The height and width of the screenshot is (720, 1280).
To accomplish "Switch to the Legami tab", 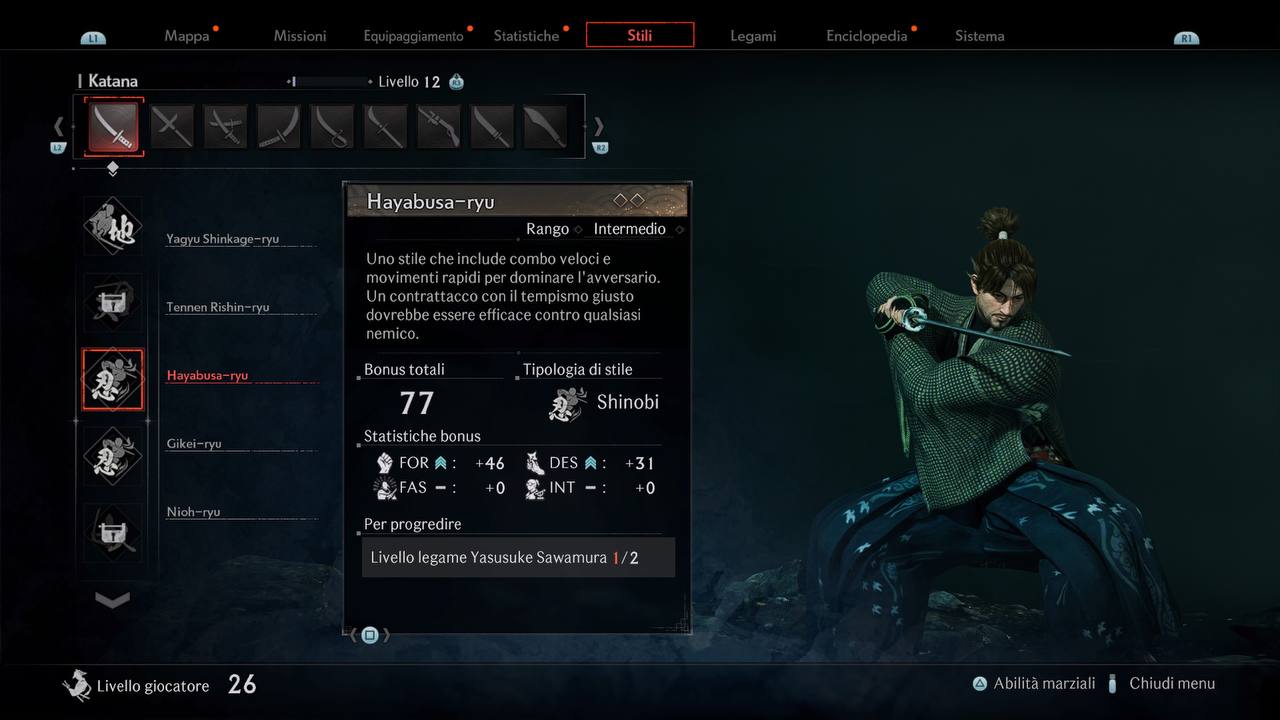I will click(x=753, y=36).
